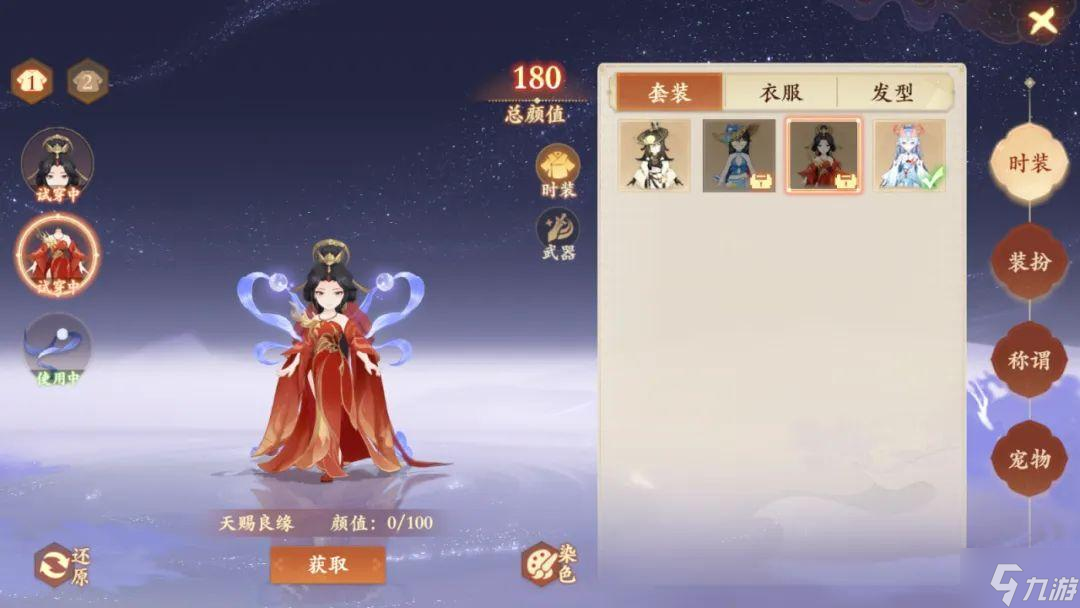
Task: Select the 时装 clothing category icon
Action: [557, 168]
